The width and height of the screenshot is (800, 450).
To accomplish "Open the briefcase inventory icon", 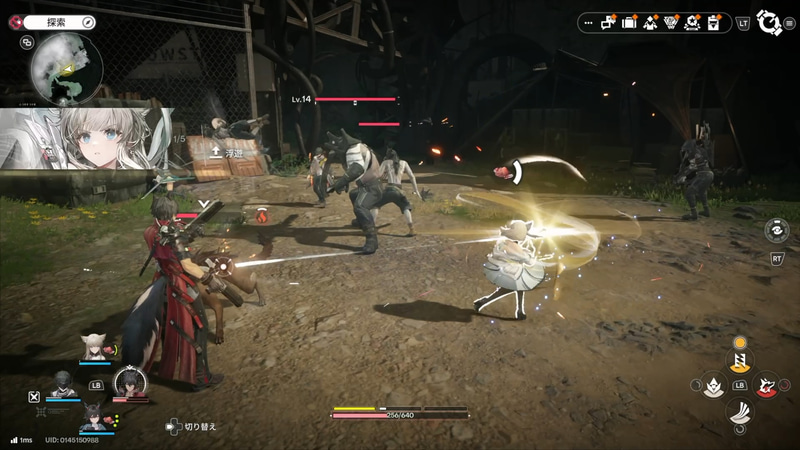I will coord(629,22).
